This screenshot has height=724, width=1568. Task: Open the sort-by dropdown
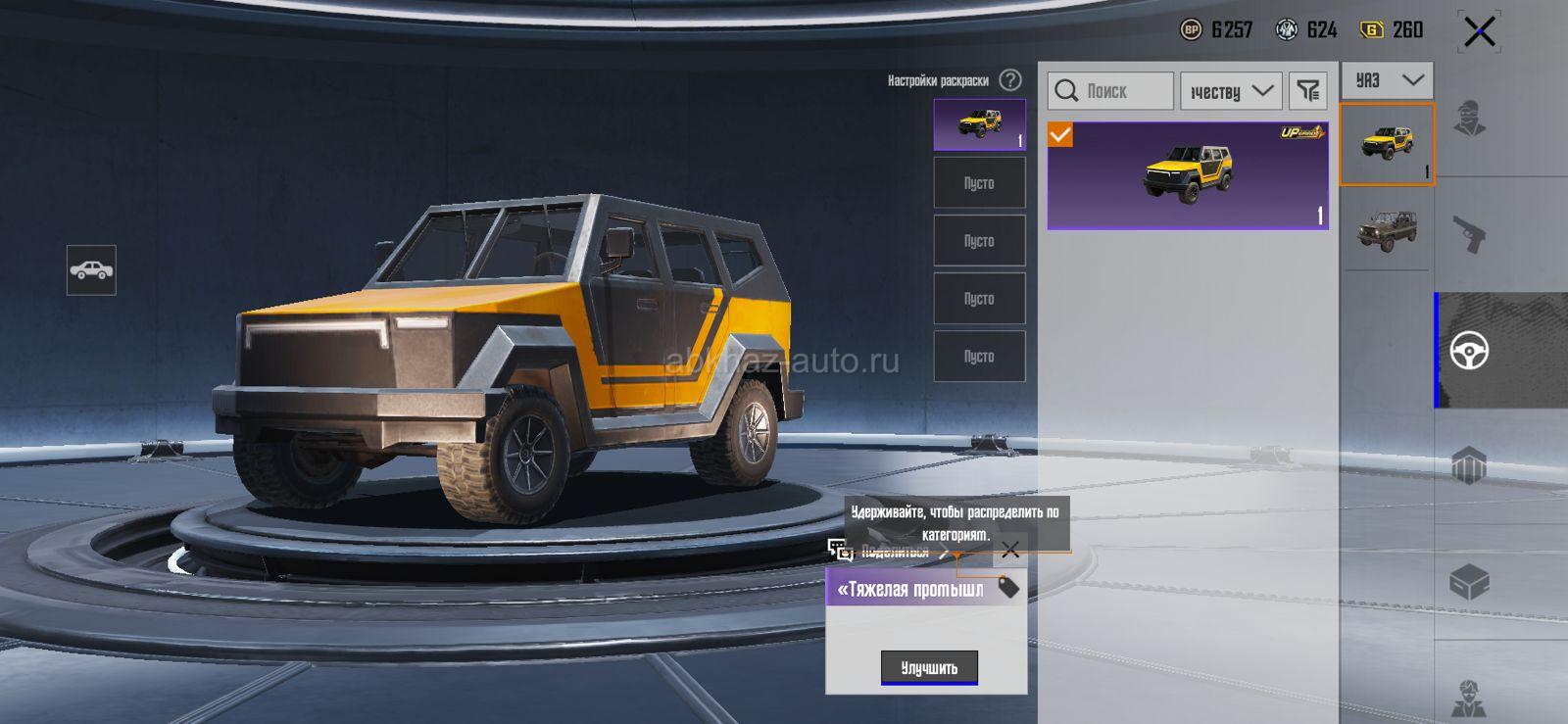[x=1231, y=91]
